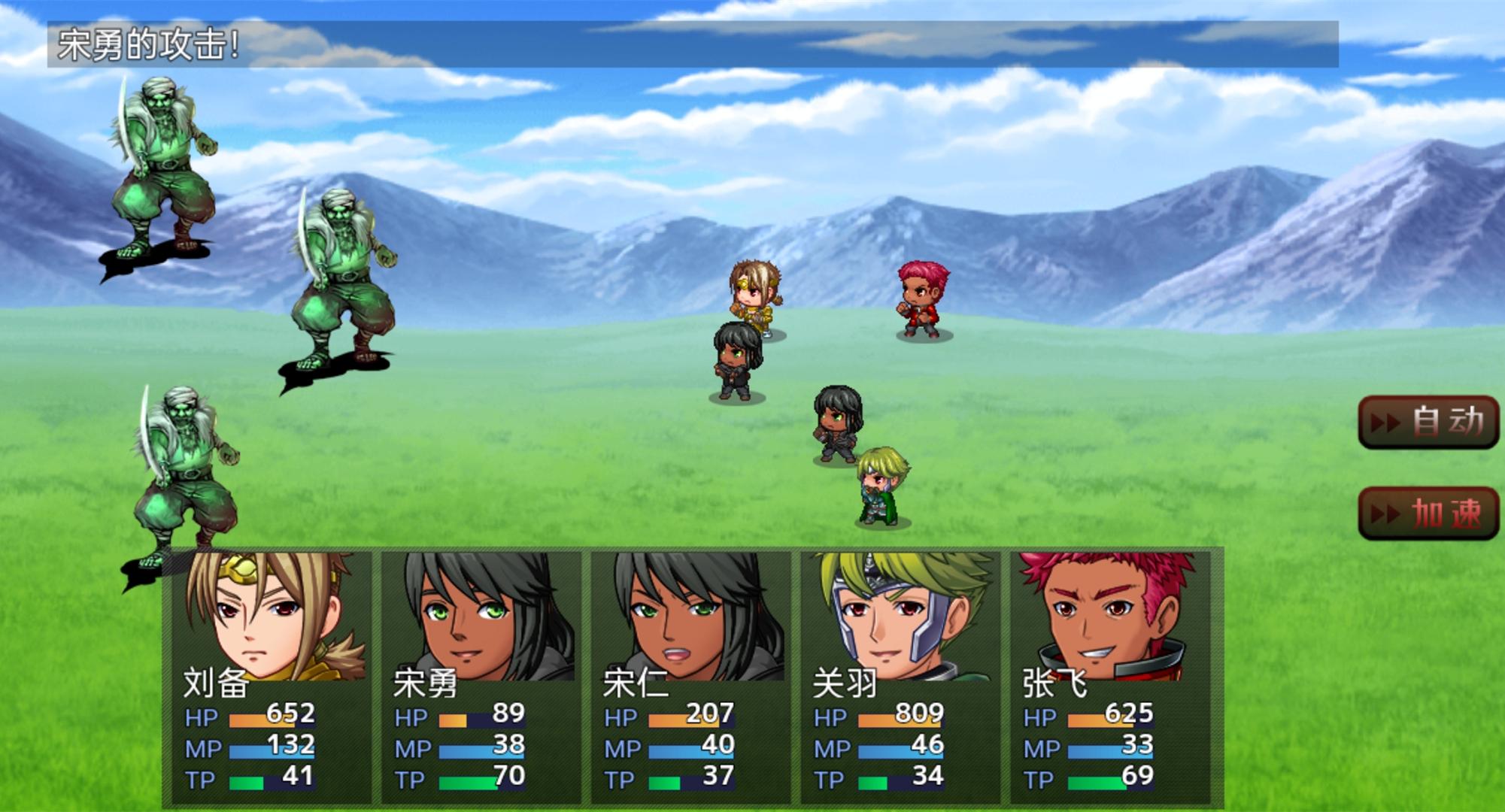Pick 张飞's red-haired portrait panel

[1110, 677]
